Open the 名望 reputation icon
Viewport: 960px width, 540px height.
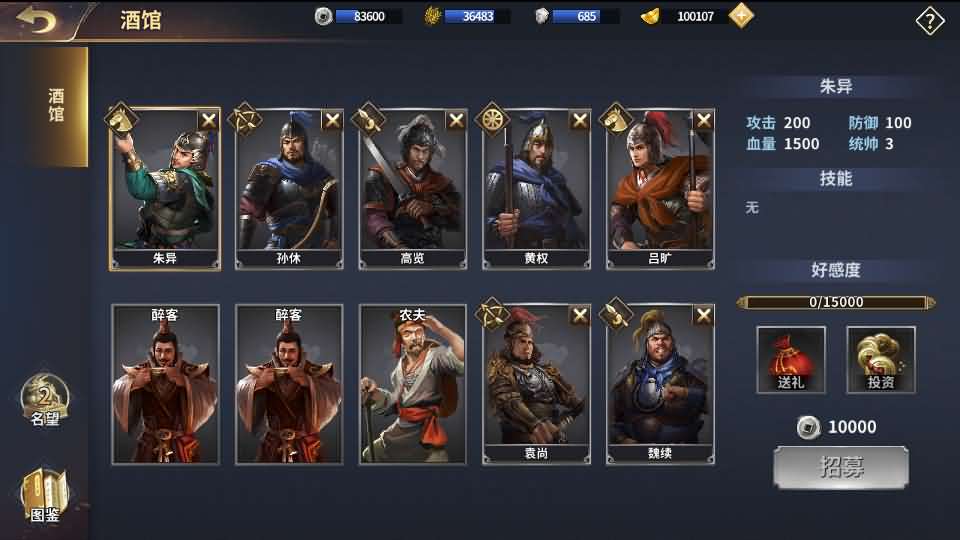point(45,402)
